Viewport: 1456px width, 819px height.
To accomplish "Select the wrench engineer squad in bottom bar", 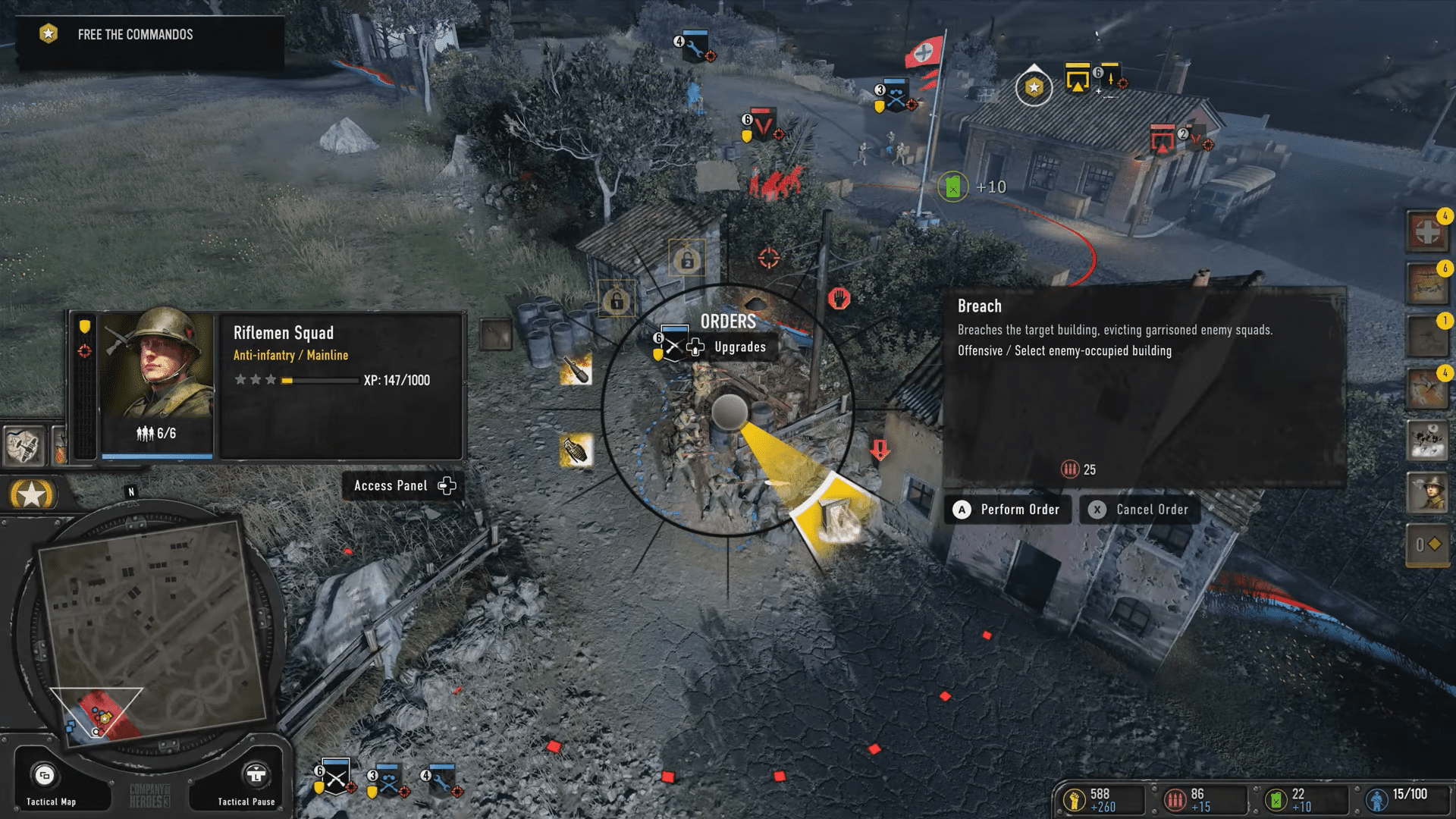I will pyautogui.click(x=441, y=779).
